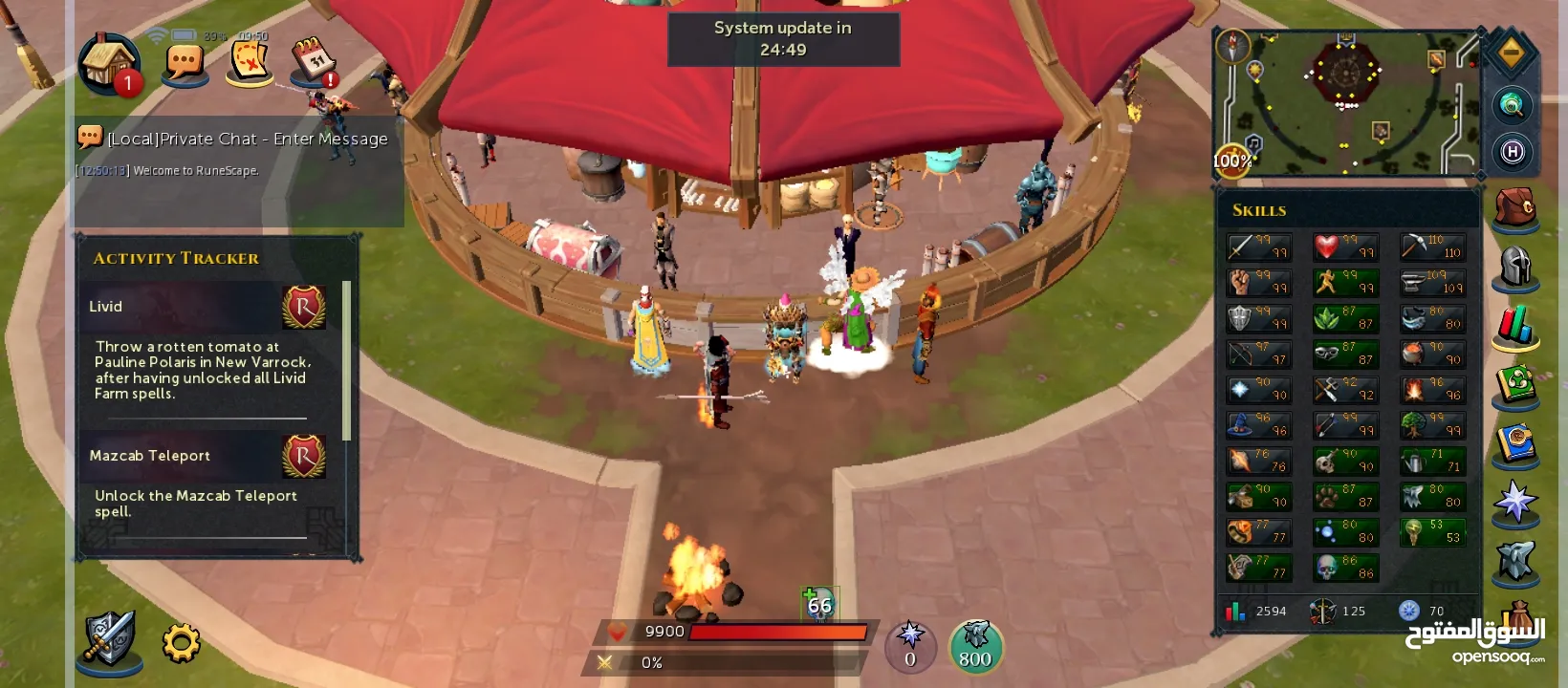
Task: Select the Constitution heart skill
Action: [x=1345, y=247]
